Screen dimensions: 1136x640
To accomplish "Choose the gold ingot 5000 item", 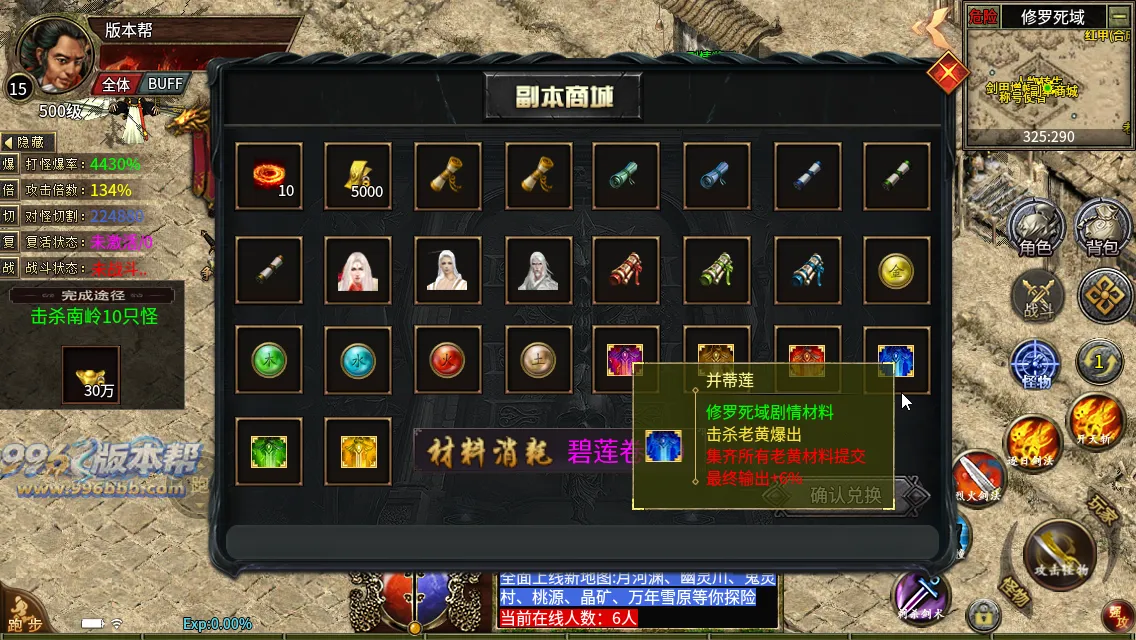I will [358, 176].
